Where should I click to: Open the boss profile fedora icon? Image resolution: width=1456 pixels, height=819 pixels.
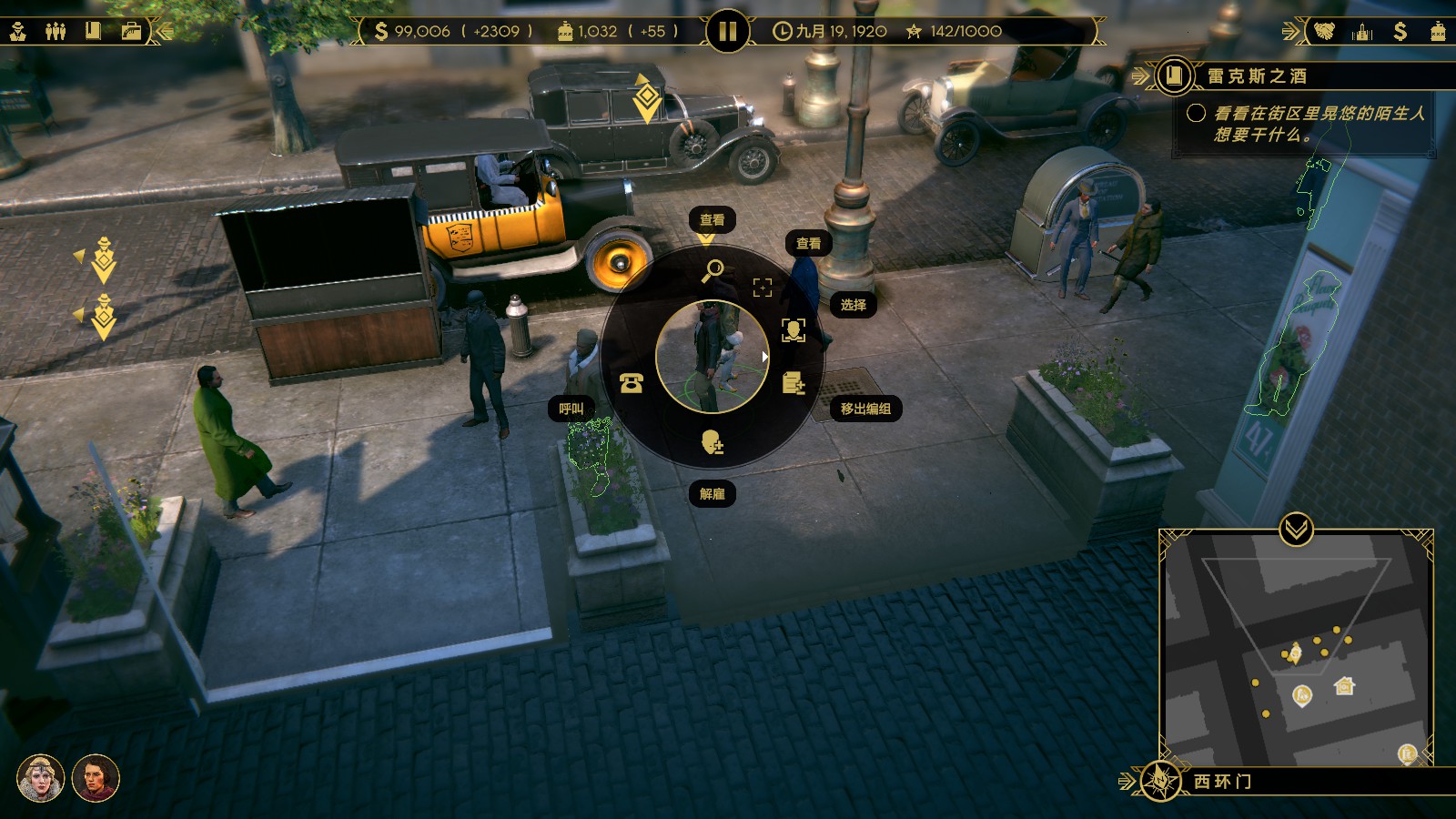coord(18,31)
